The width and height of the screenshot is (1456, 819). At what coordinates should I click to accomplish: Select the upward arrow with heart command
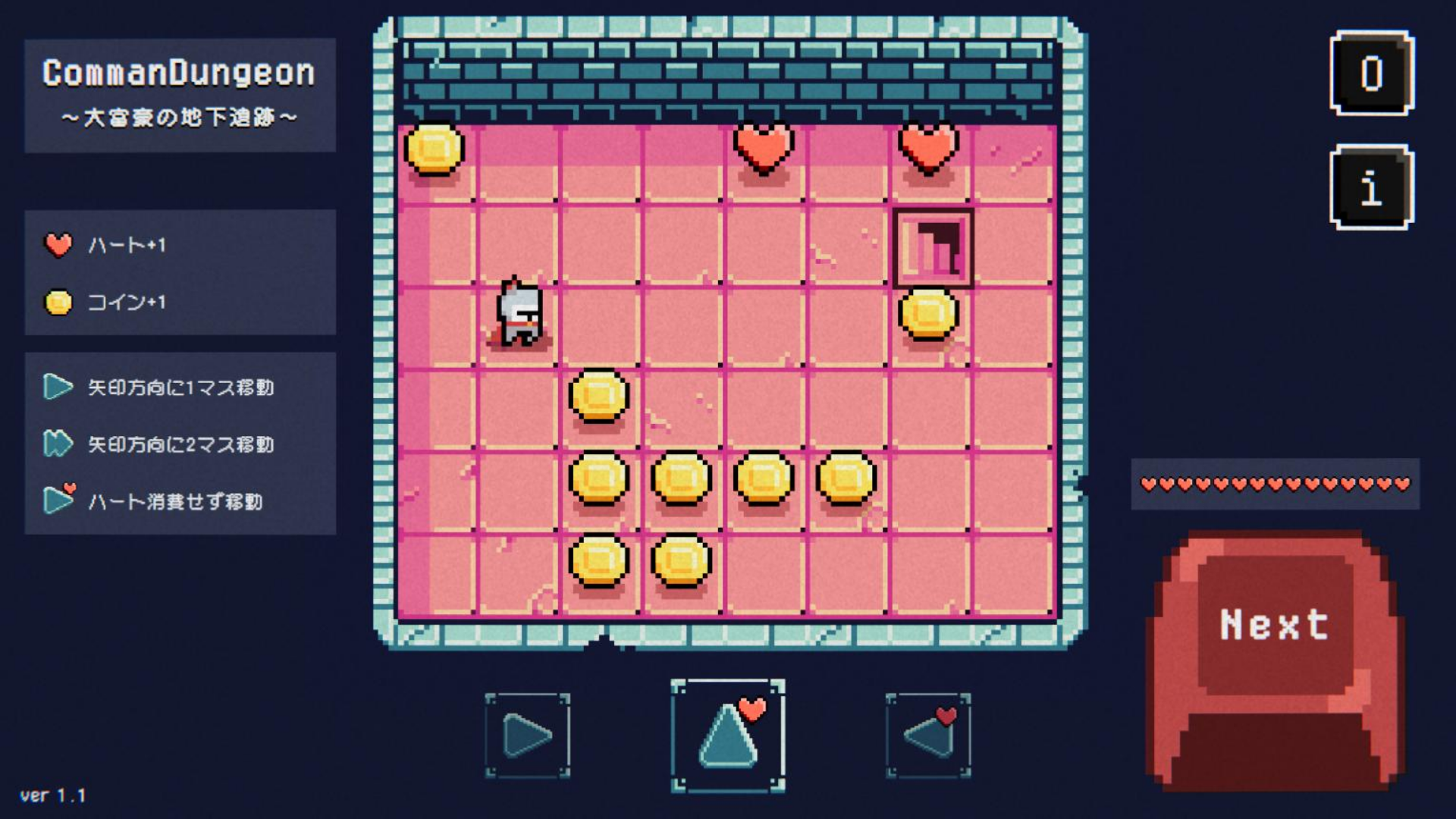pyautogui.click(x=728, y=733)
